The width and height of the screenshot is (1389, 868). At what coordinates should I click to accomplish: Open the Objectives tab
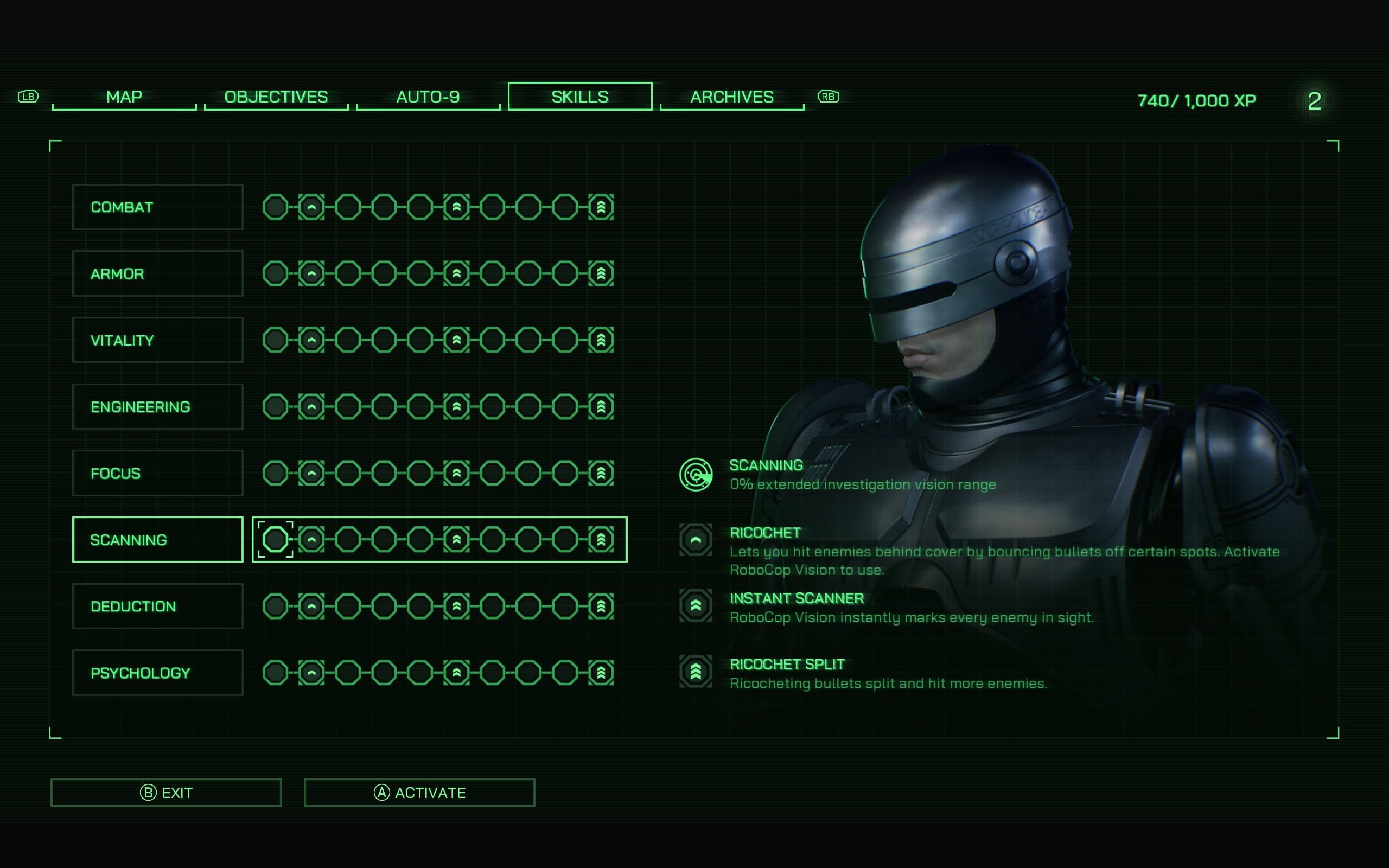pyautogui.click(x=276, y=97)
